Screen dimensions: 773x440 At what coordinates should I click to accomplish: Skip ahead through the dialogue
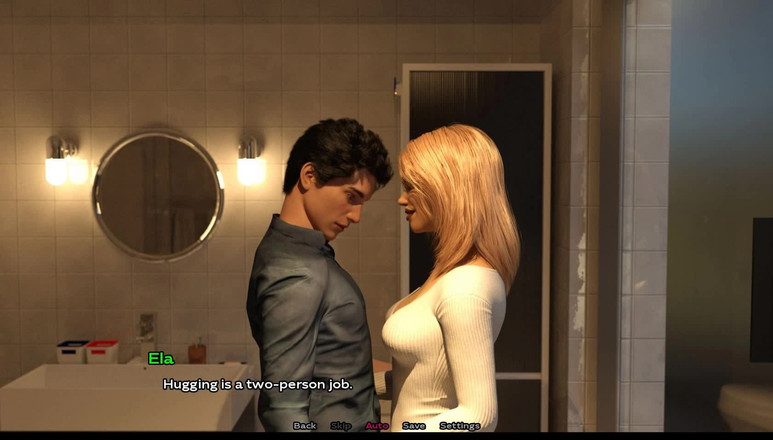coord(341,426)
